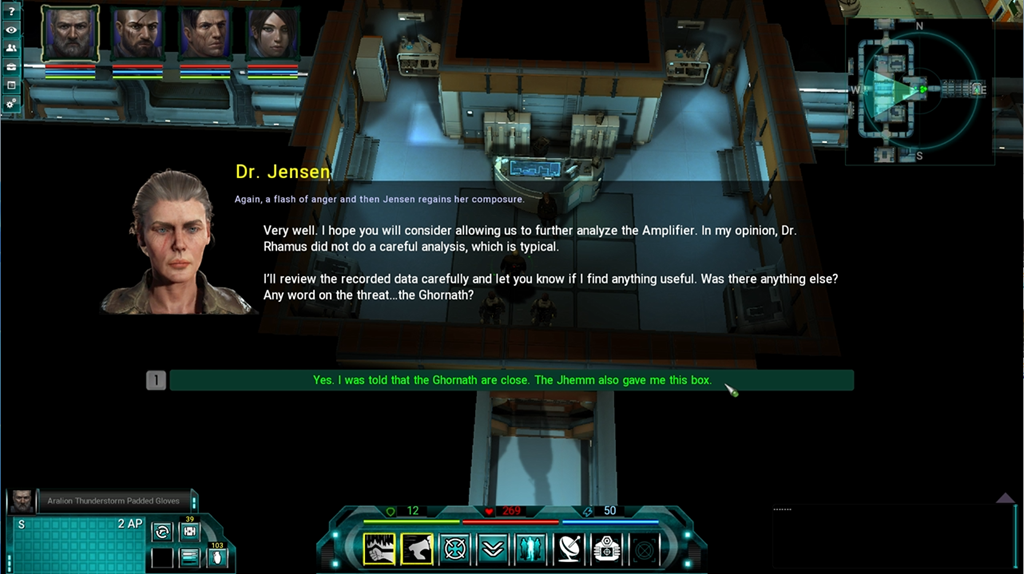Viewport: 1024px width, 574px height.
Task: Activate the punching glove ability icon
Action: click(x=417, y=548)
